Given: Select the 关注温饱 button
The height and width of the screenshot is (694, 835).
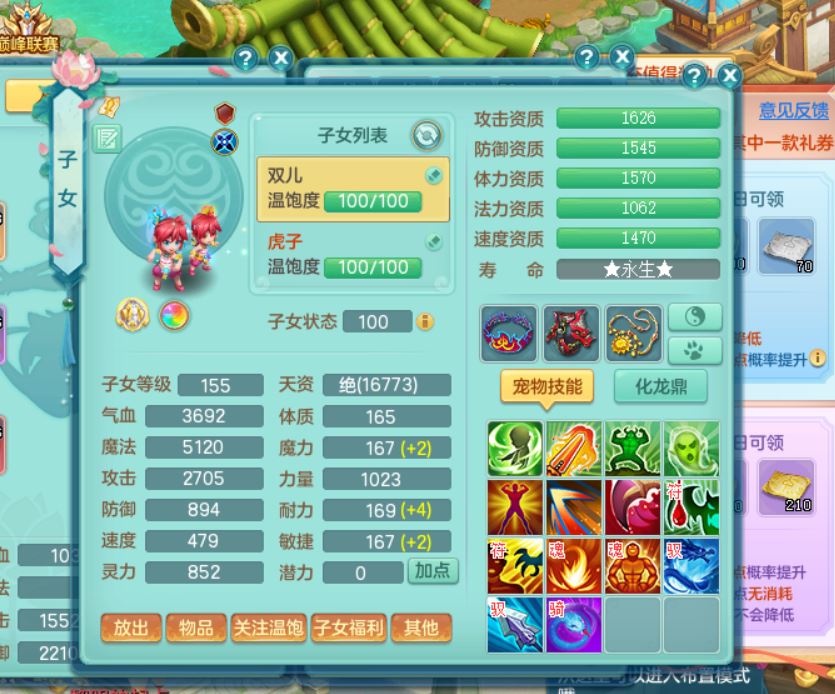Looking at the screenshot, I should pyautogui.click(x=267, y=628).
